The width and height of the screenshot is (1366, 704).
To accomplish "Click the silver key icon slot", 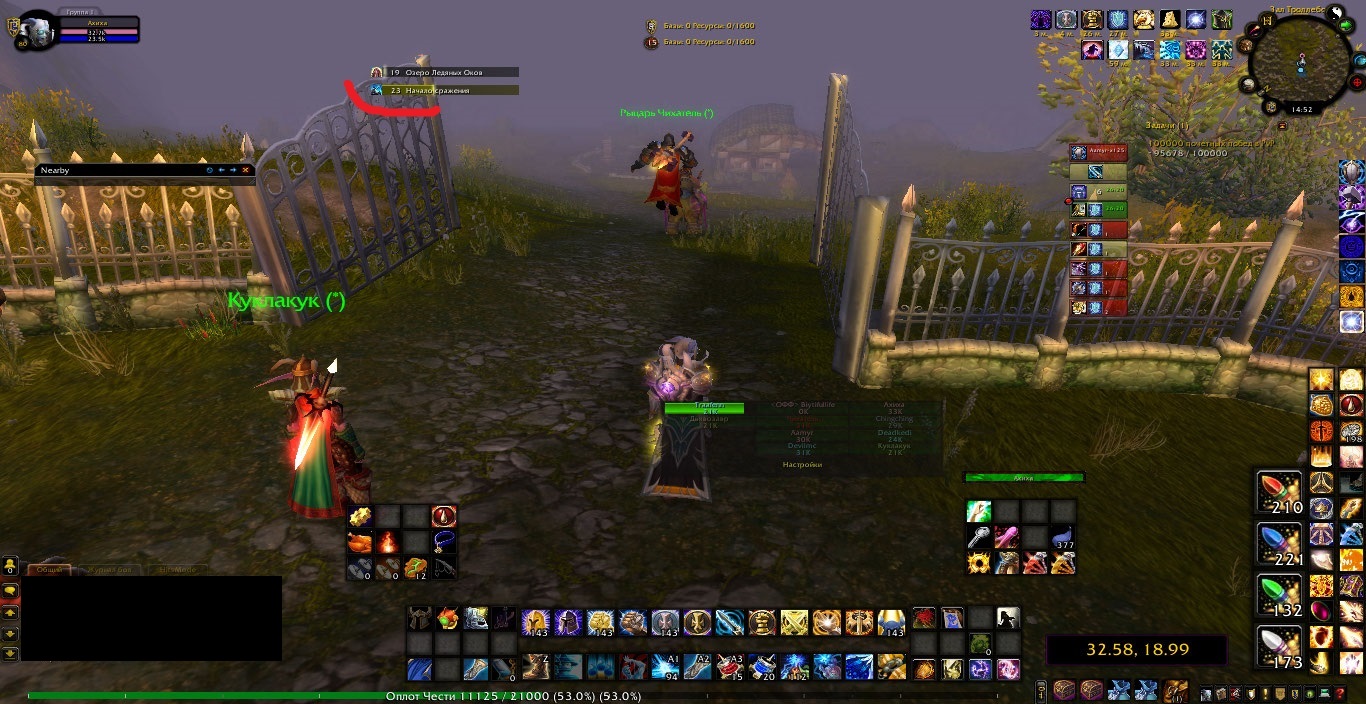I will pyautogui.click(x=979, y=538).
